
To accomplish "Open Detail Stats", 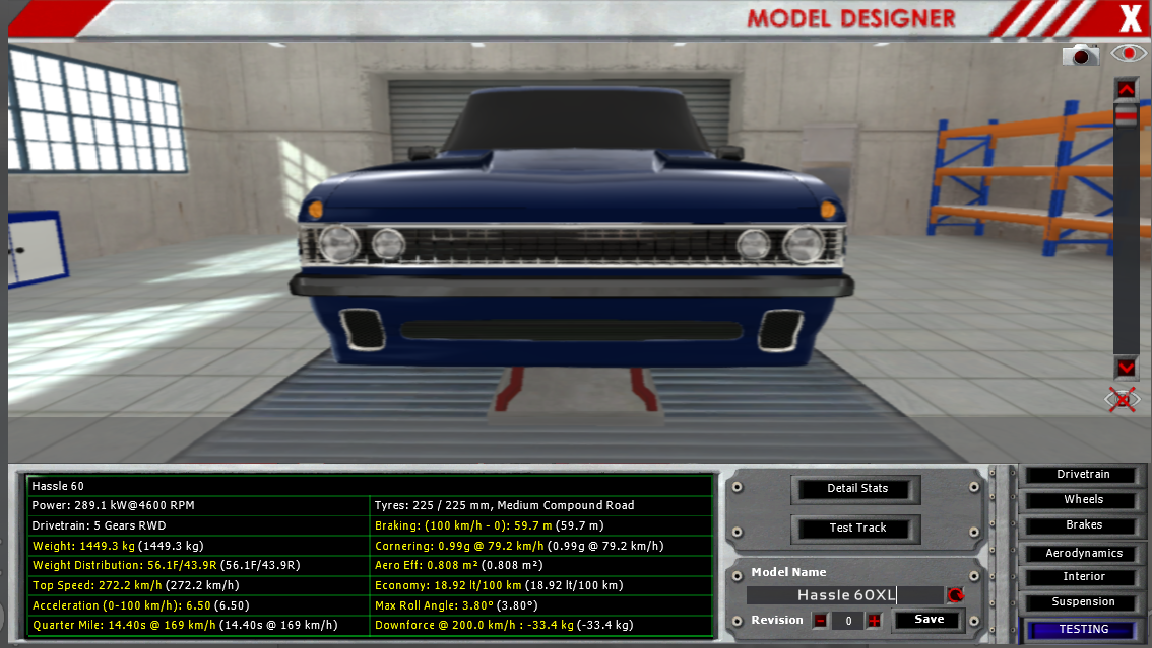I will tap(857, 489).
